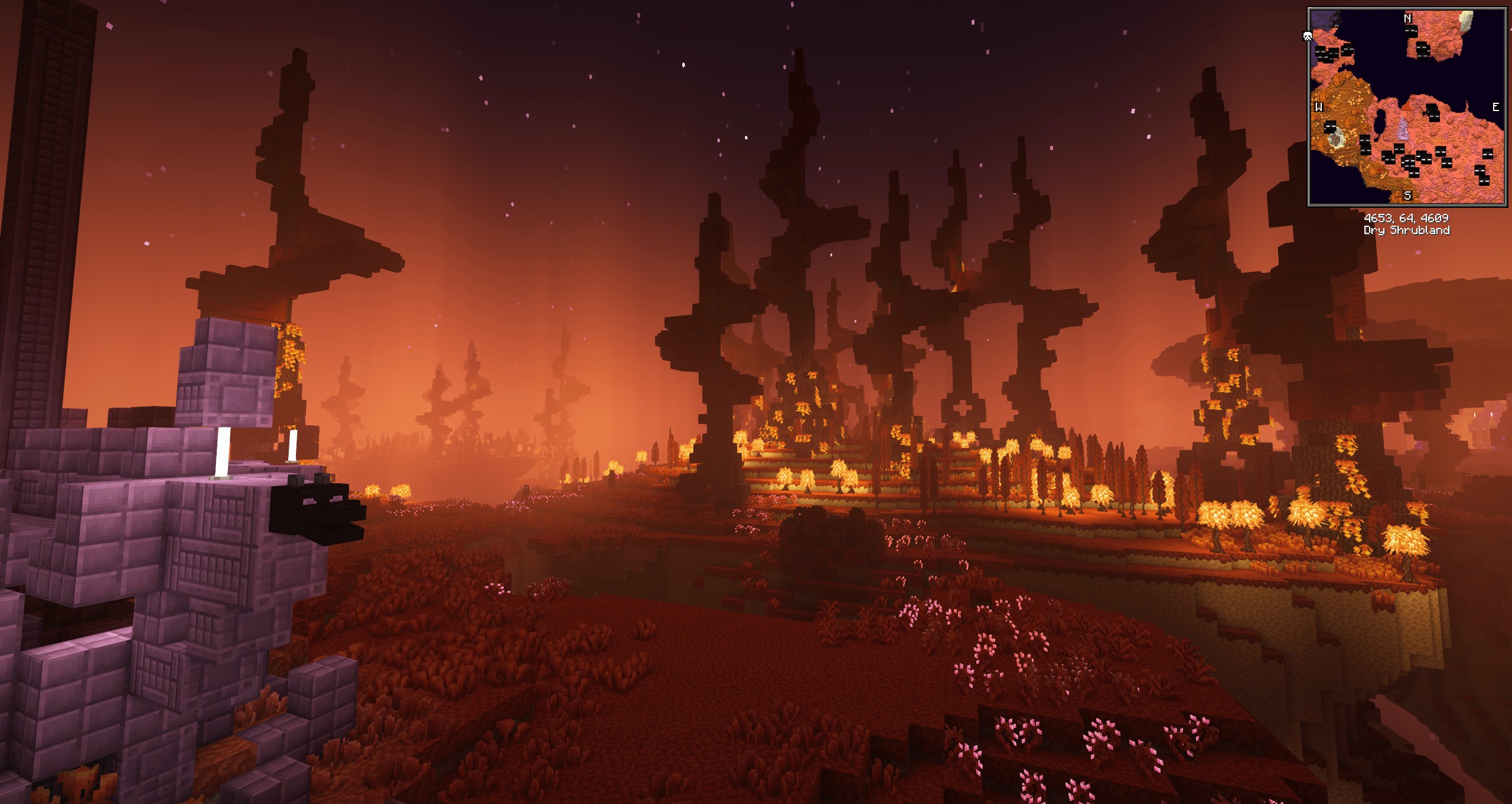
Task: Select the skull death marker on minimap
Action: click(1308, 37)
